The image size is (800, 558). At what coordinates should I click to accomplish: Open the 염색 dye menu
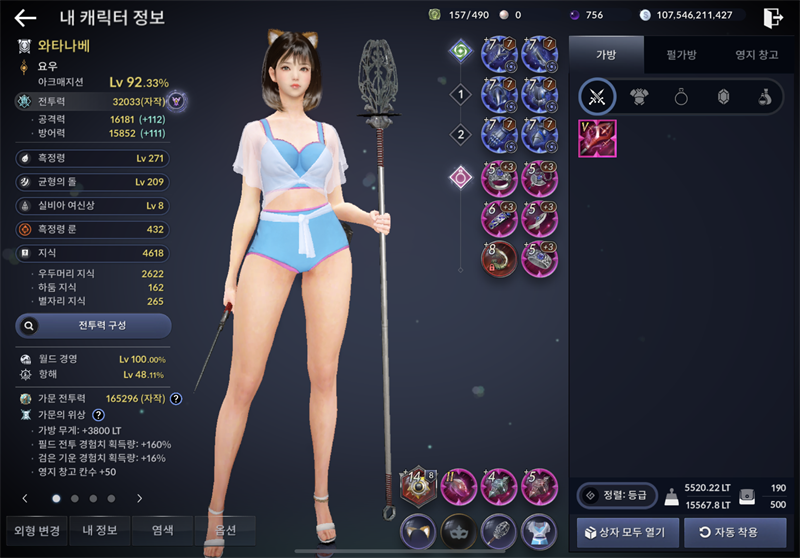point(162,530)
